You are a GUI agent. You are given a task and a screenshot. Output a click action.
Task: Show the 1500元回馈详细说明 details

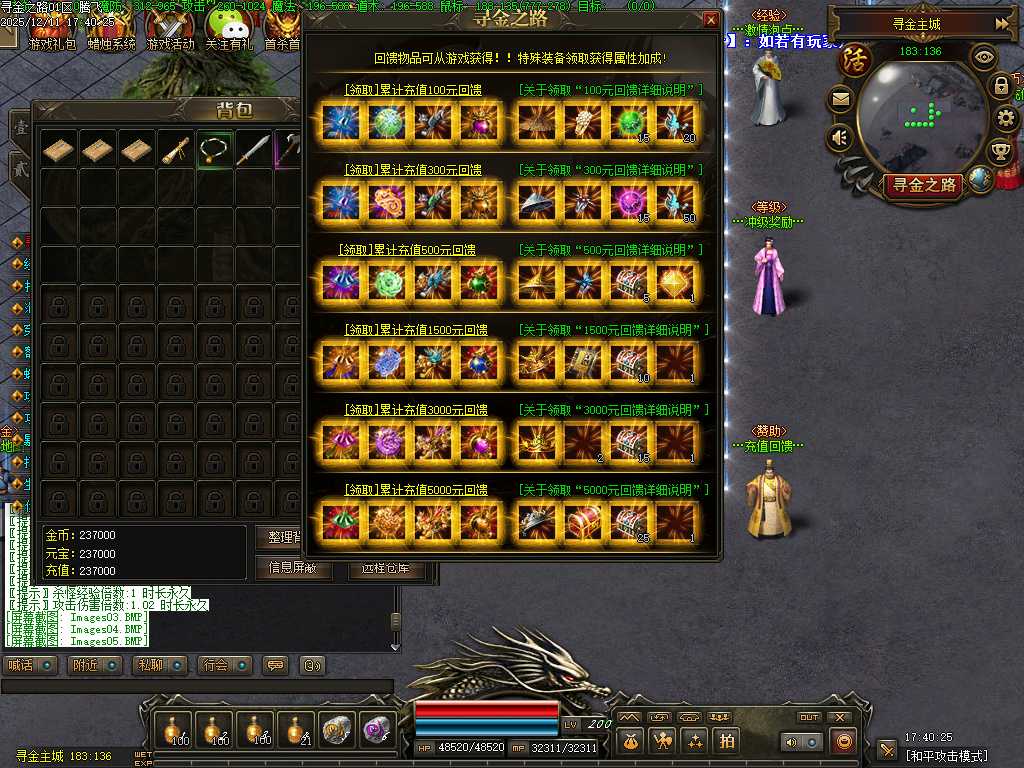click(614, 330)
